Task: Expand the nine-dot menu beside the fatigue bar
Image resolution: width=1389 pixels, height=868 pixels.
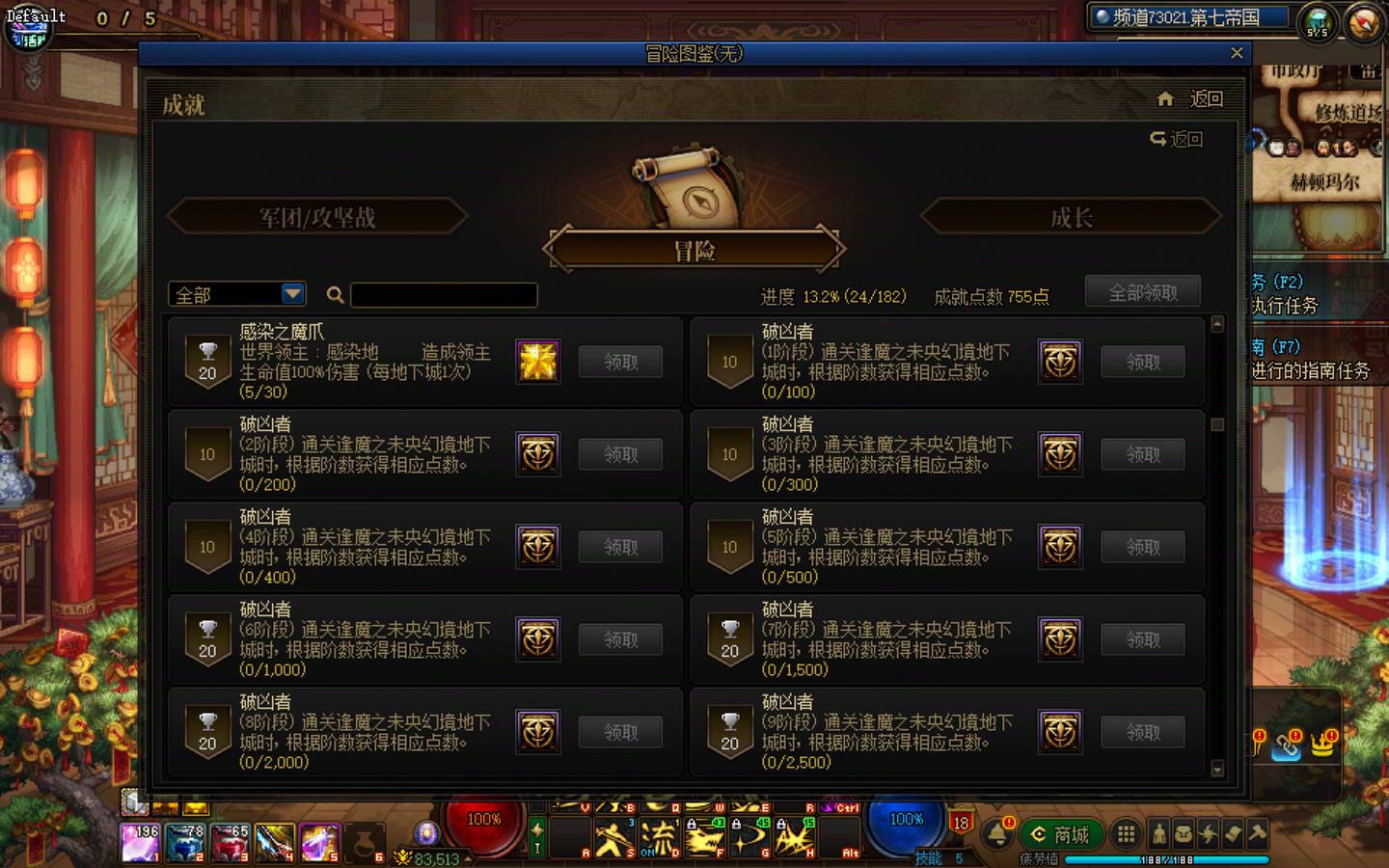Action: point(1126,833)
